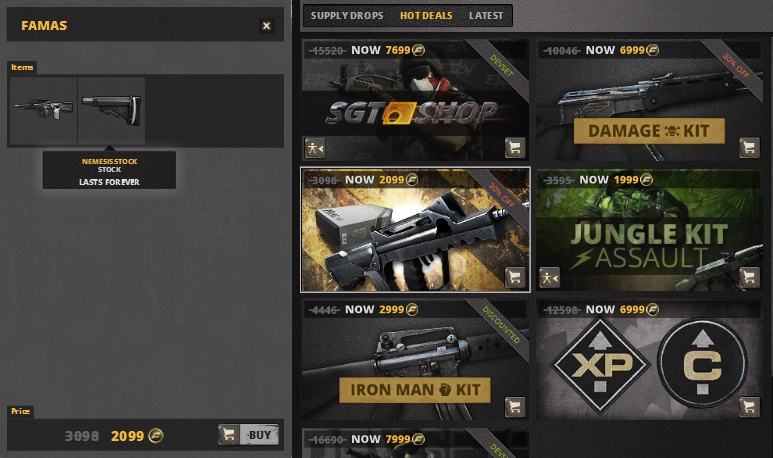Click the cart icon on XP boost bundle
Viewport: 773px width, 458px height.
[x=749, y=406]
